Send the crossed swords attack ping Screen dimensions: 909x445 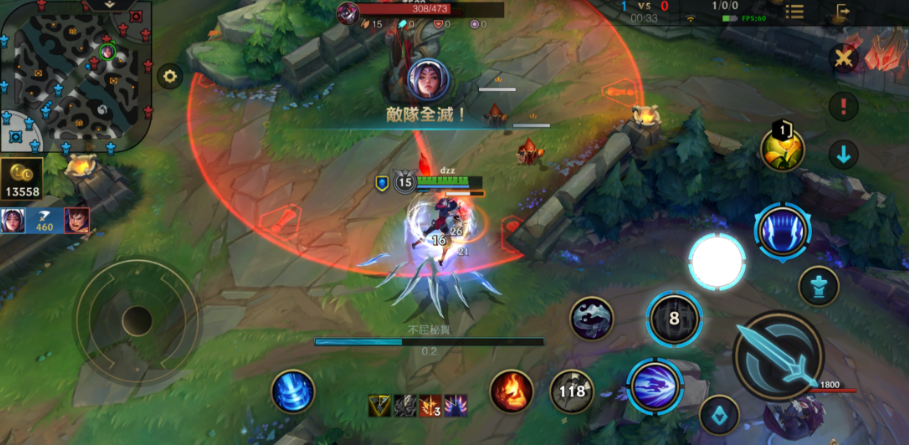845,59
